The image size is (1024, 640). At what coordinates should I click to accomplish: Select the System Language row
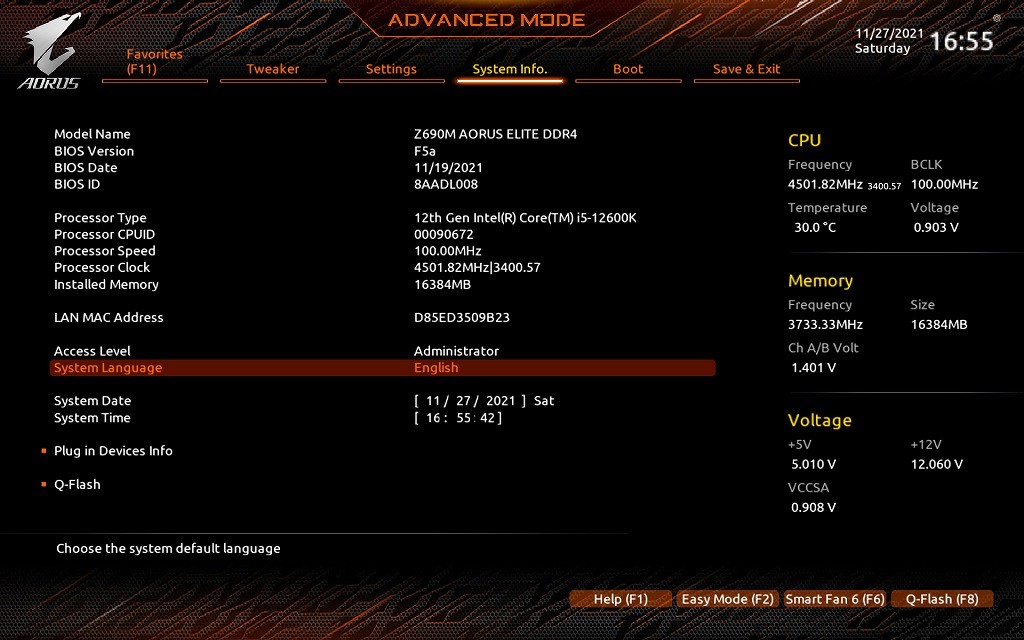pyautogui.click(x=383, y=368)
